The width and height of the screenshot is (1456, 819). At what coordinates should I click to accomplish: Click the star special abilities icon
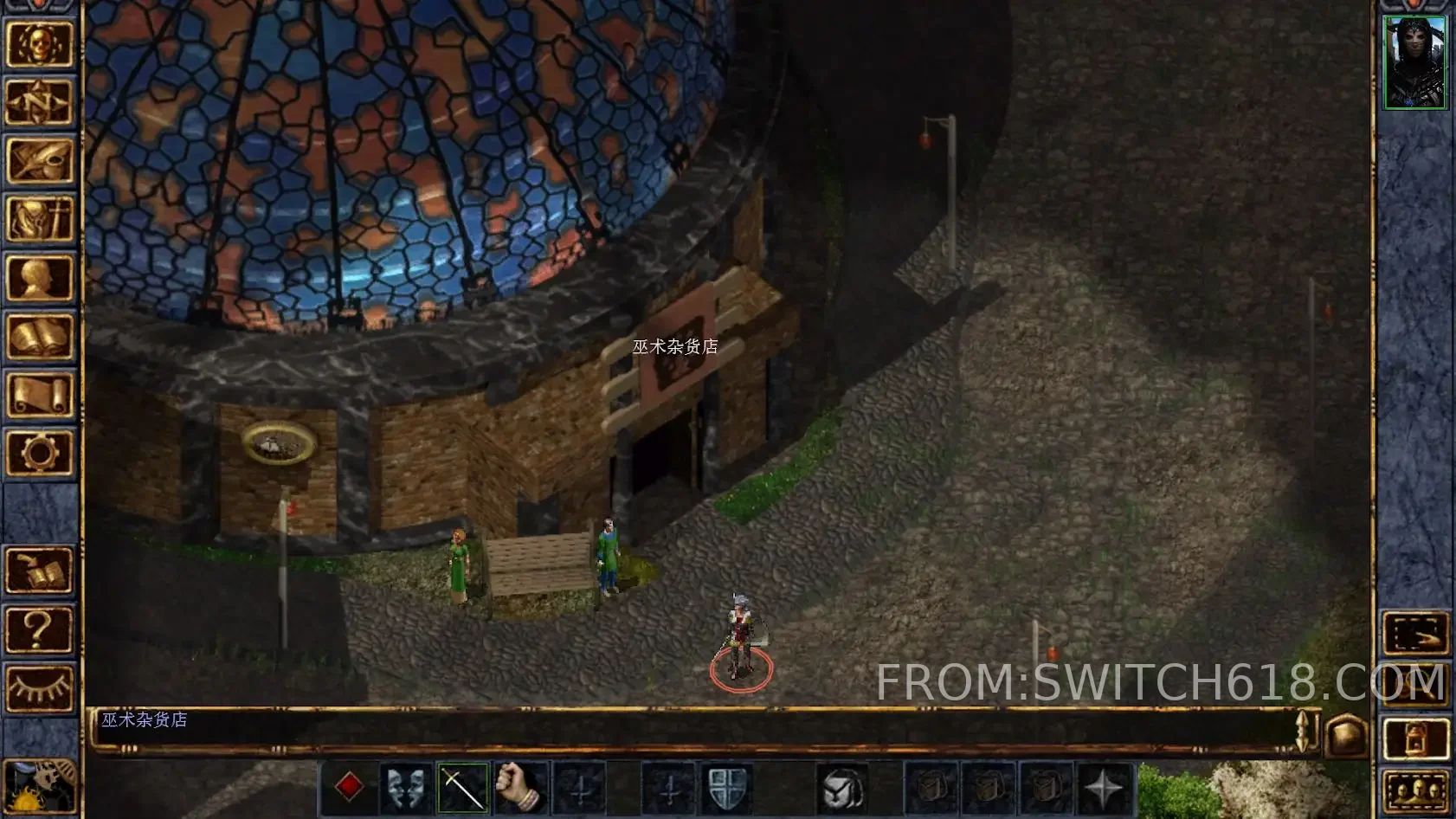(x=1104, y=788)
